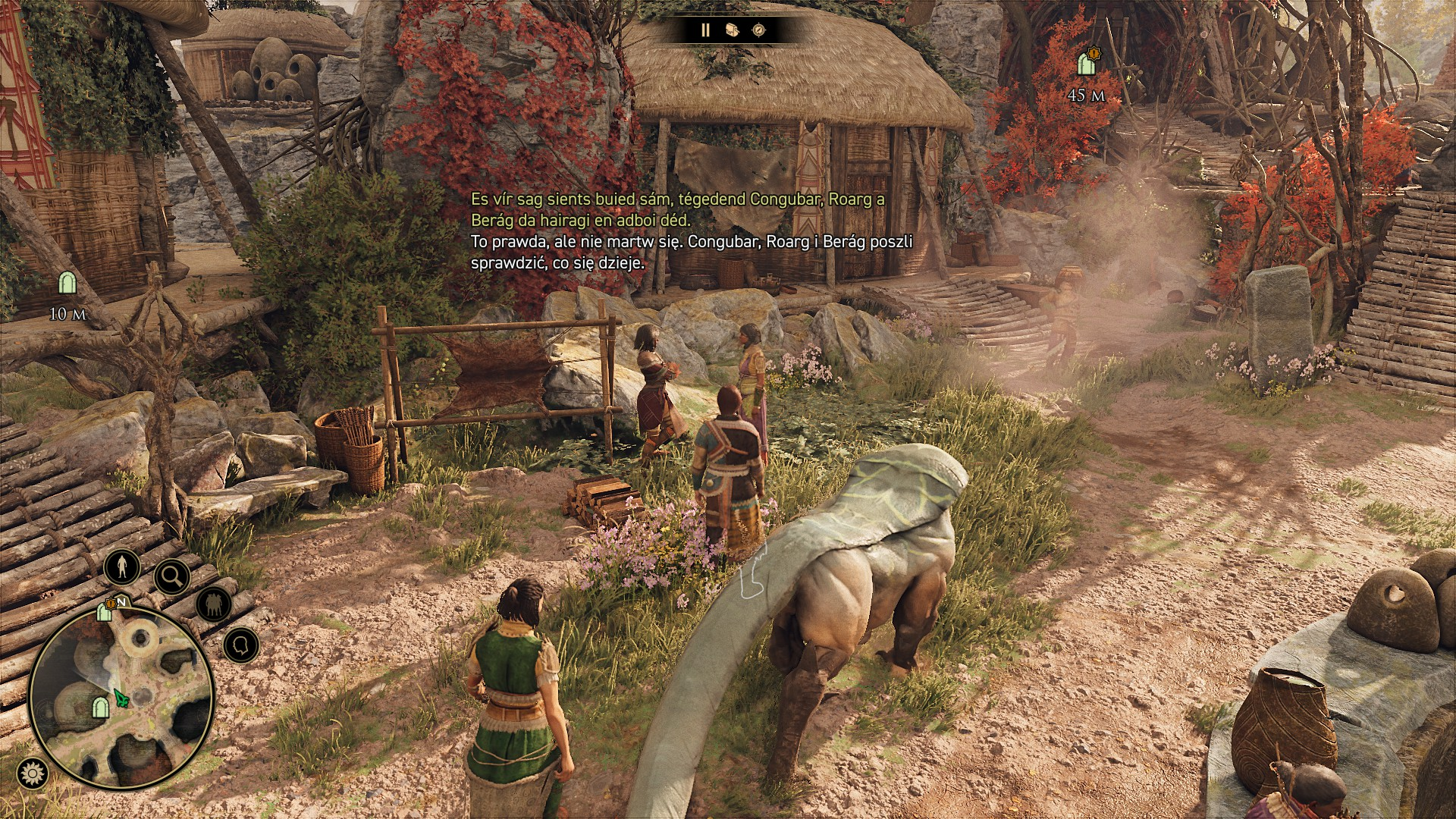Screen dimensions: 1456x819
Task: Toggle the sun icon beside the minimap
Action: click(32, 773)
